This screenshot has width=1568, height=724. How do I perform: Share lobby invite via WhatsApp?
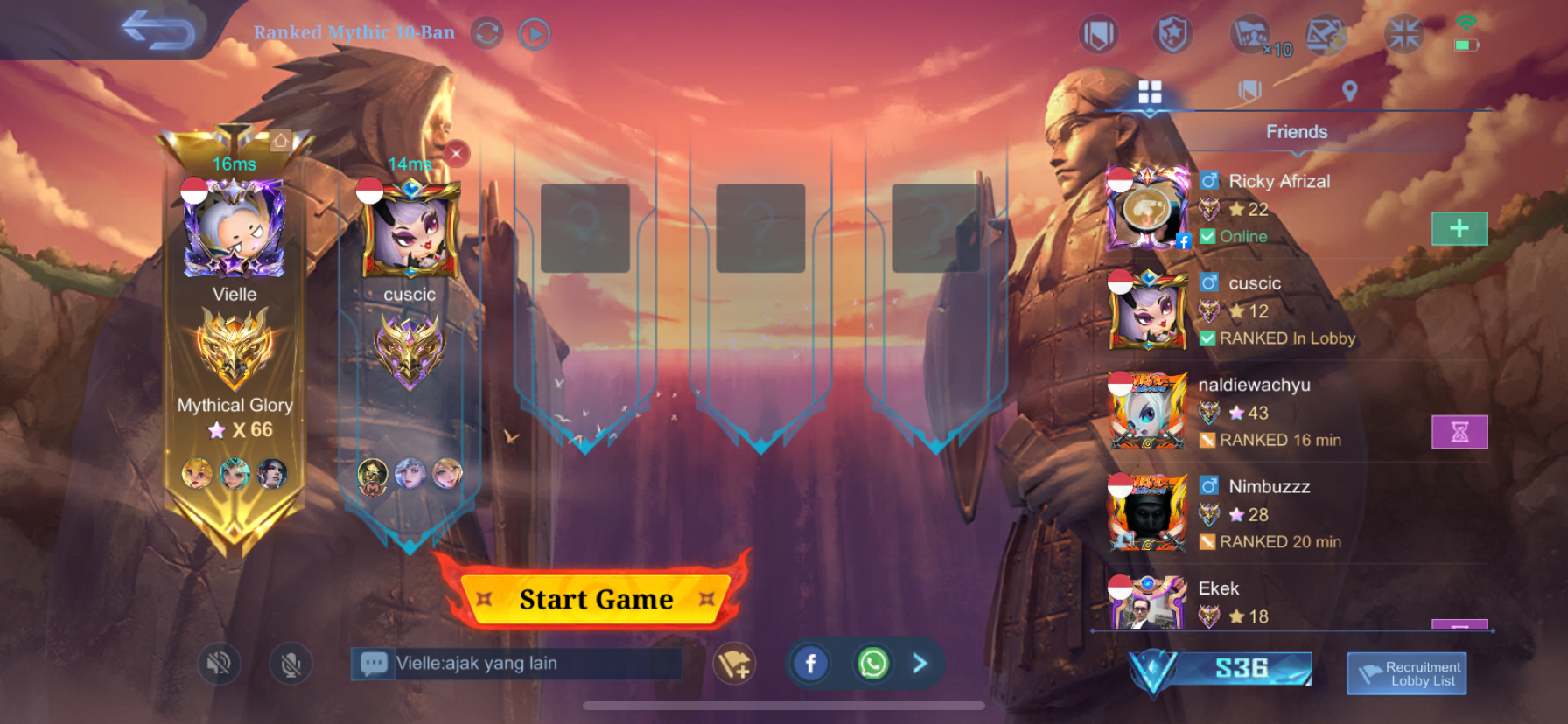(872, 664)
